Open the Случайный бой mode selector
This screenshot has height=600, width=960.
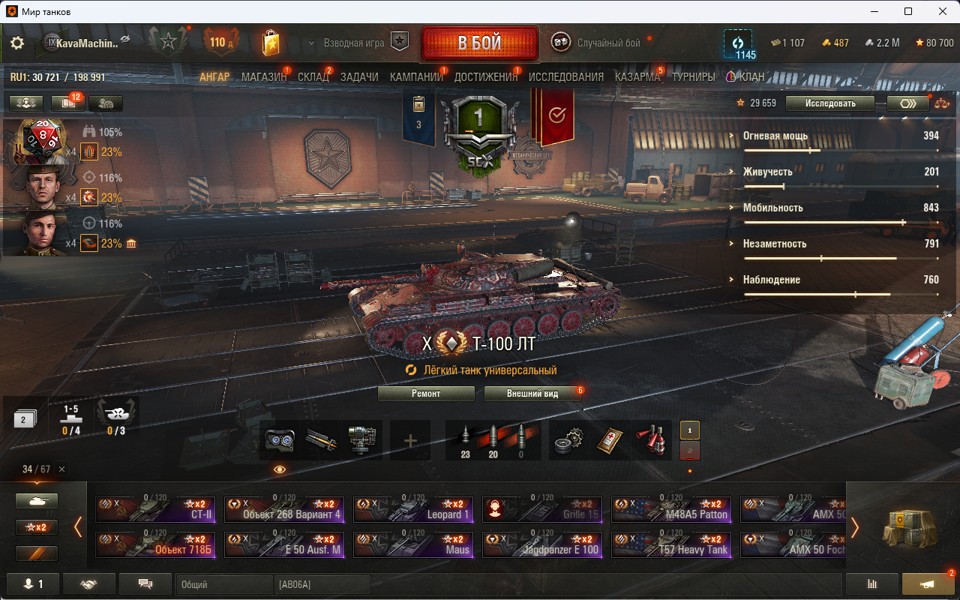(x=597, y=43)
